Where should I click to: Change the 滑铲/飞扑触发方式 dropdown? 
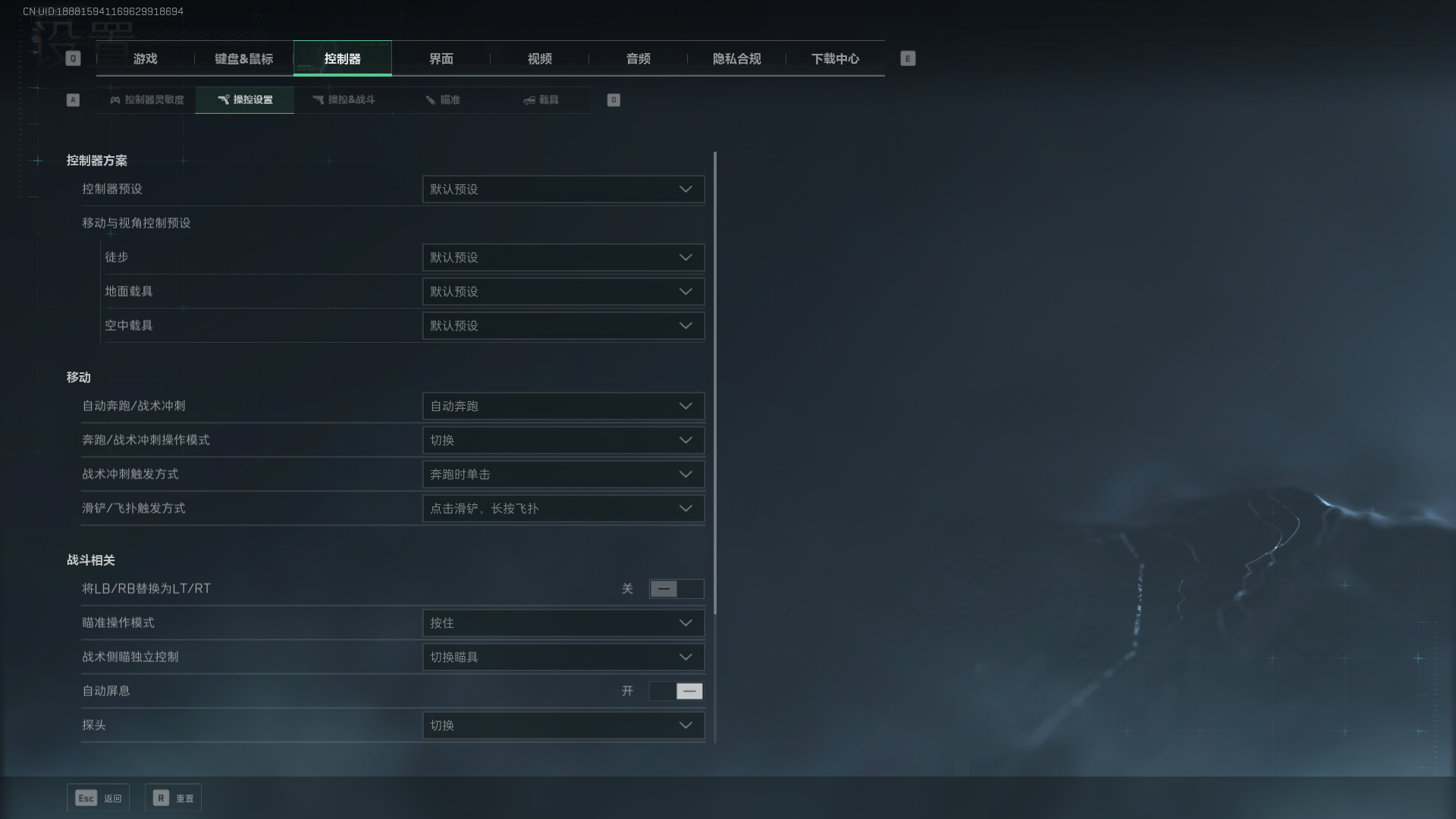tap(563, 509)
